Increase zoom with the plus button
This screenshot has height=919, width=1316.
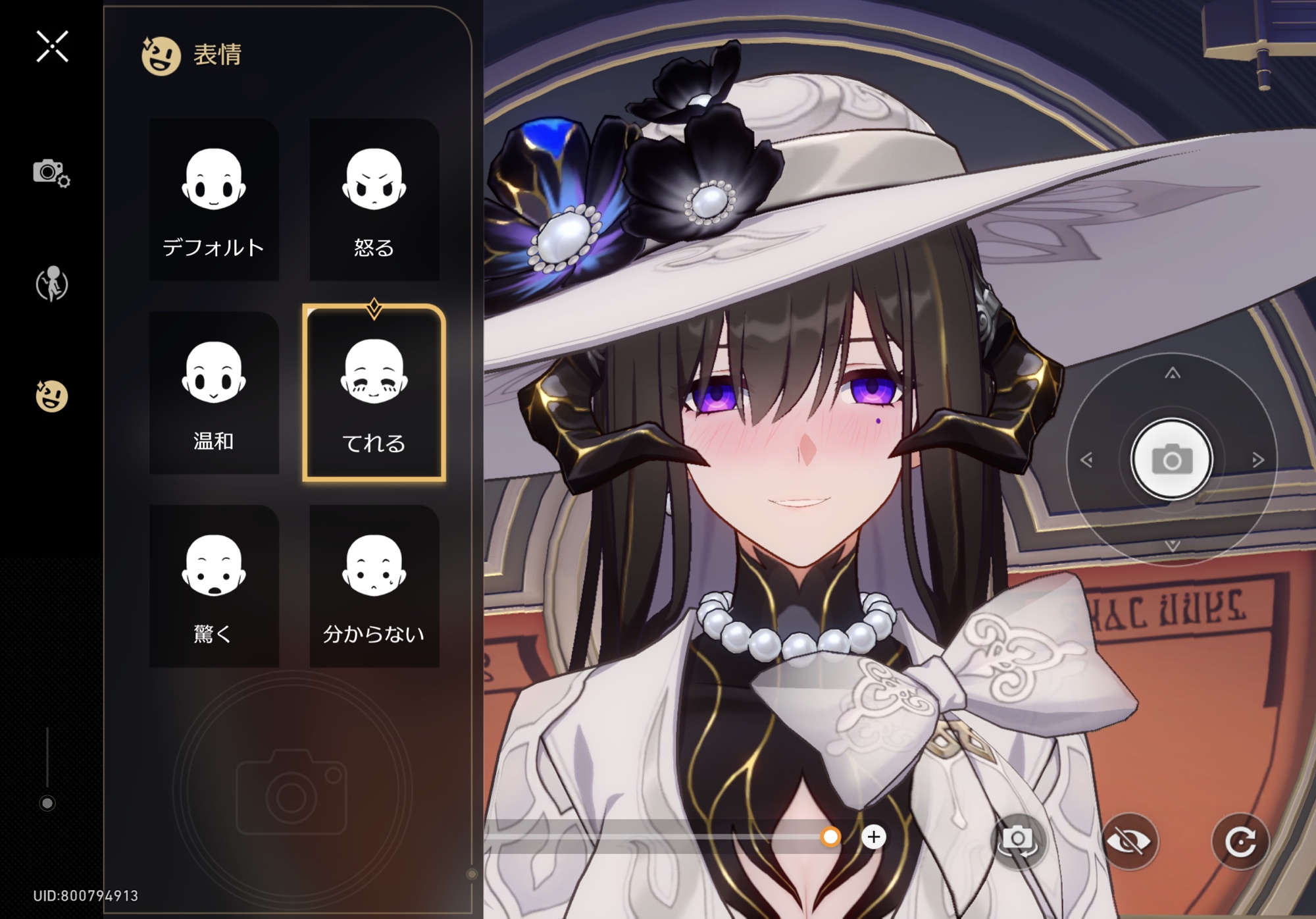pos(874,837)
